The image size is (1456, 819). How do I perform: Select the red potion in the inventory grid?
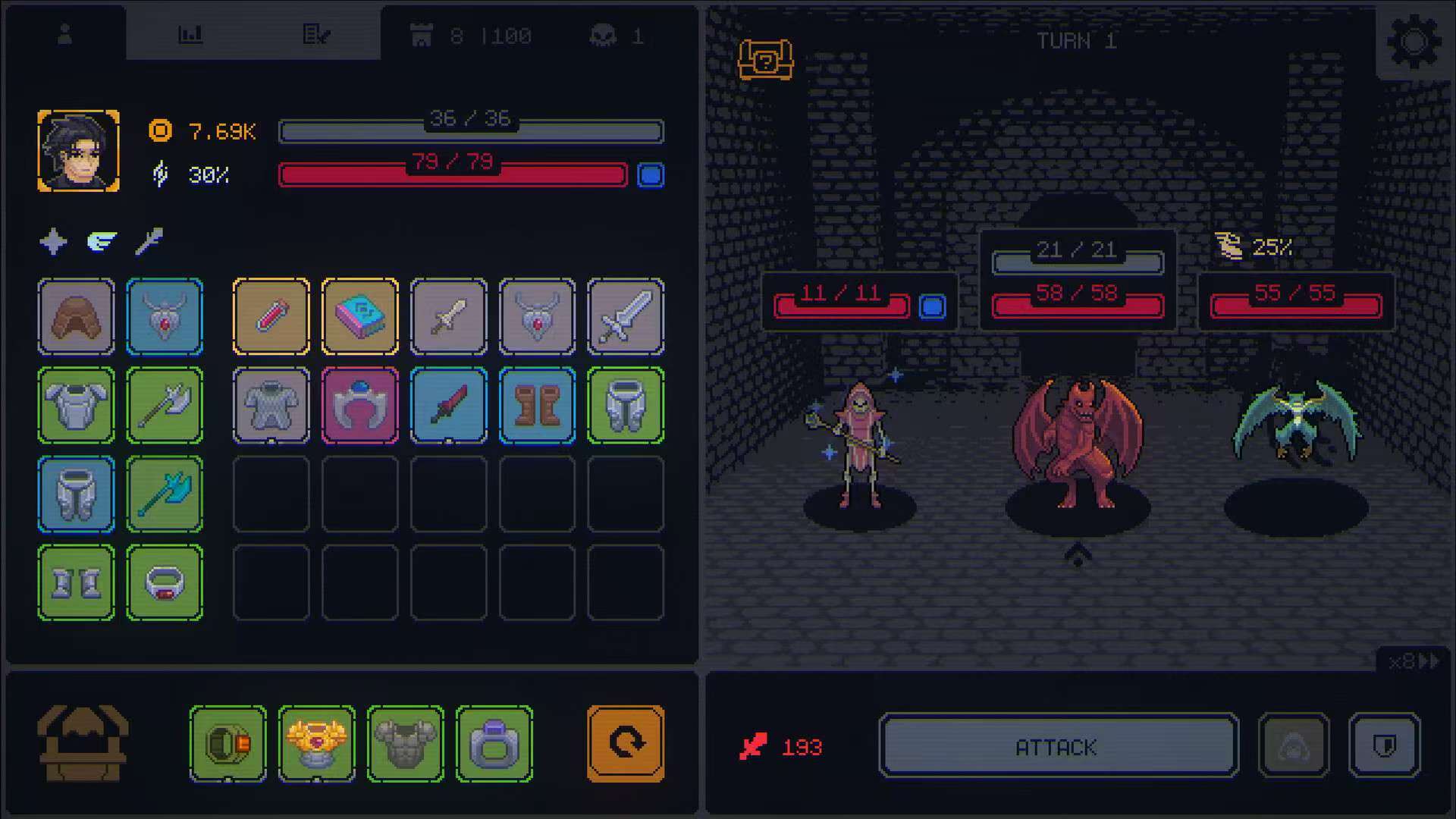point(271,318)
